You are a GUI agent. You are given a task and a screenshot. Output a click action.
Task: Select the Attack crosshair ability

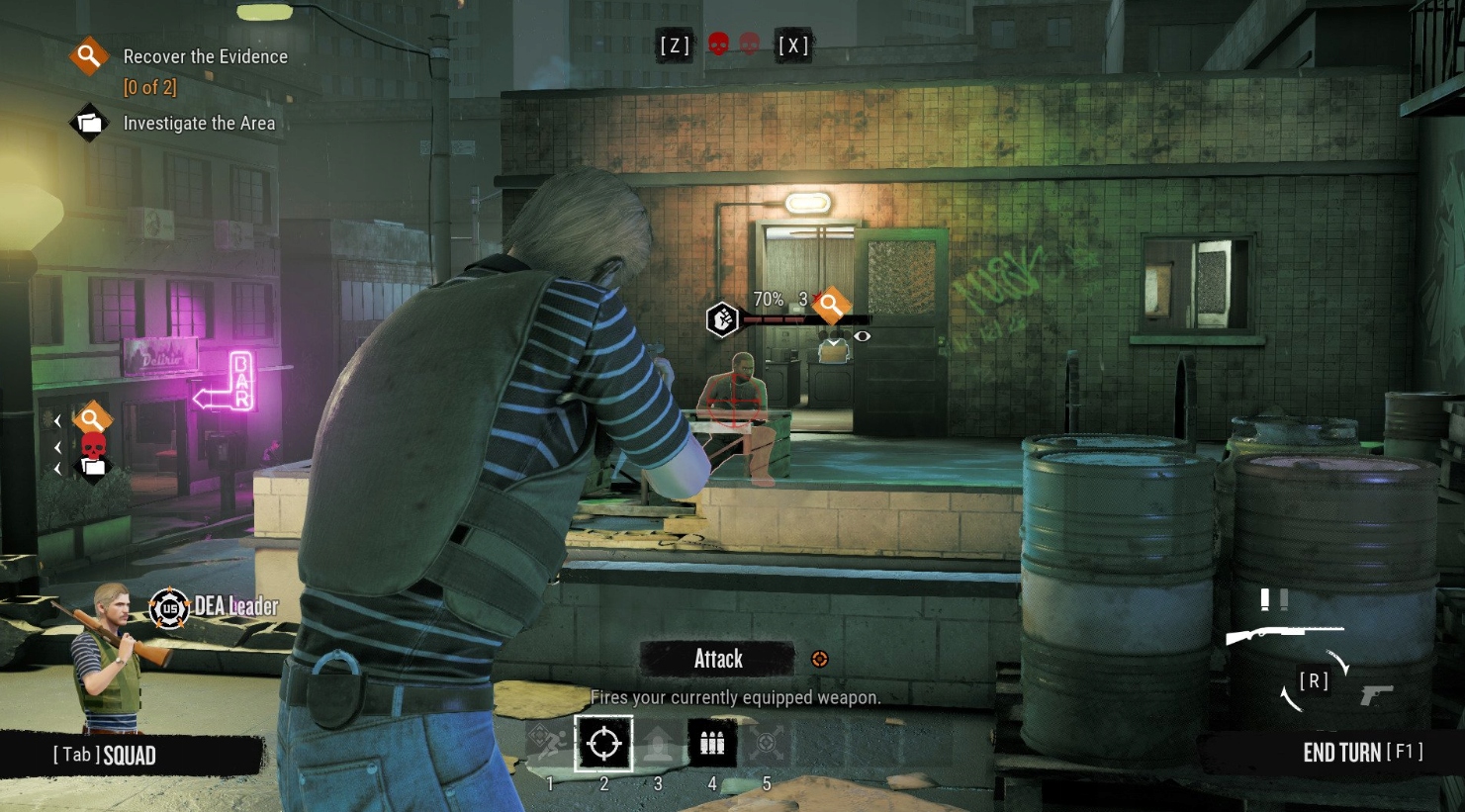[x=603, y=744]
